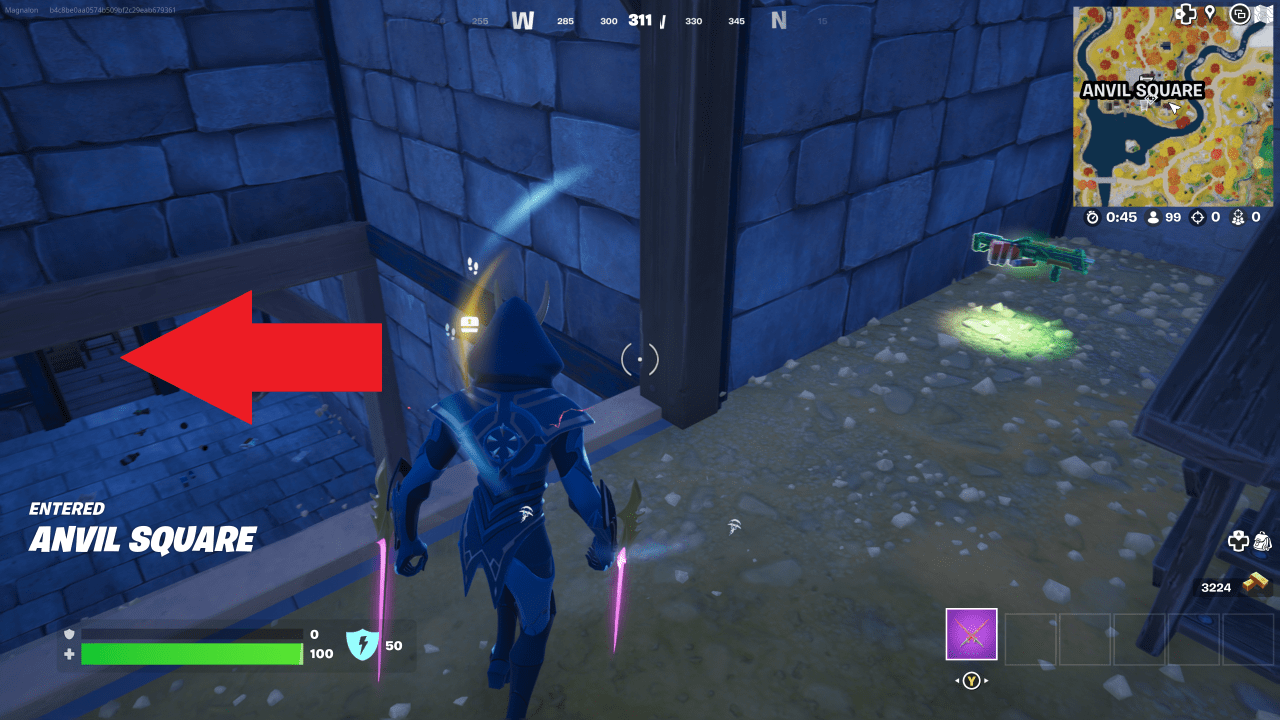Click the map overlay toggle on the minimap
The image size is (1280, 720).
(x=1241, y=14)
